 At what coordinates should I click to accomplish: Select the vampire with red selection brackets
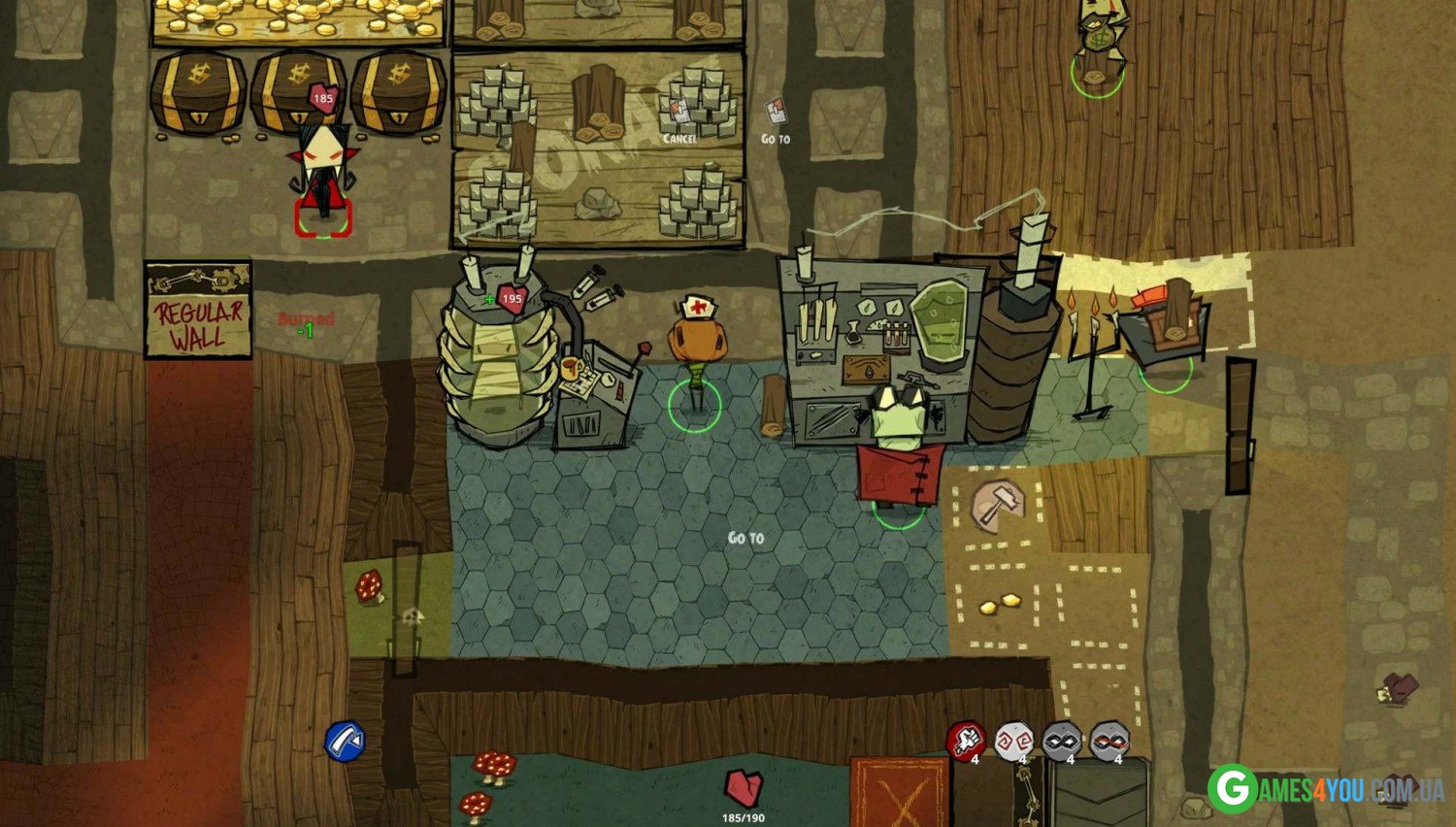pos(323,180)
